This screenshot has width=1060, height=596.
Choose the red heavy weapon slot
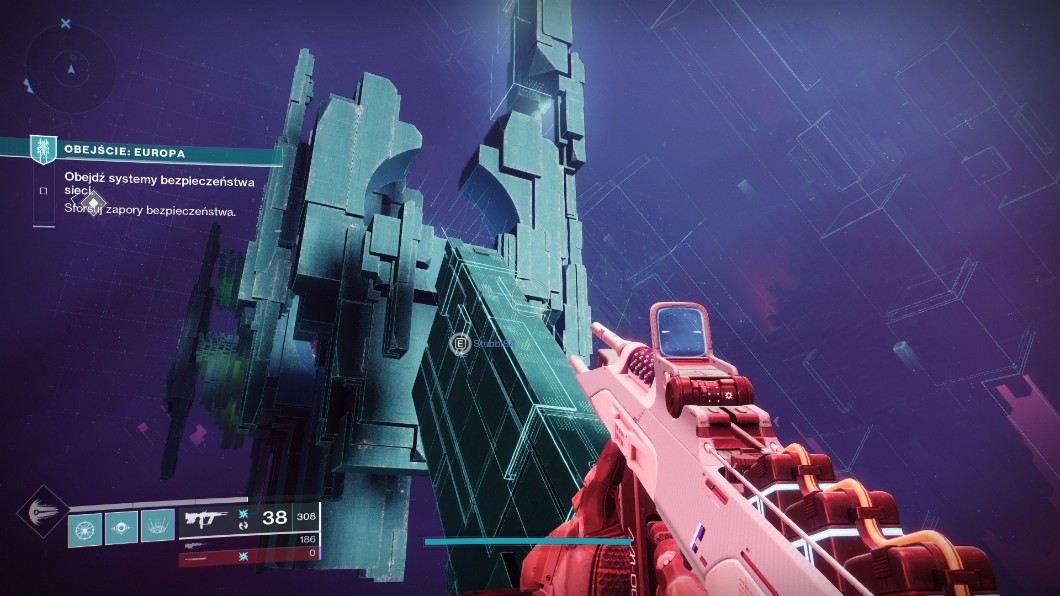coord(248,554)
